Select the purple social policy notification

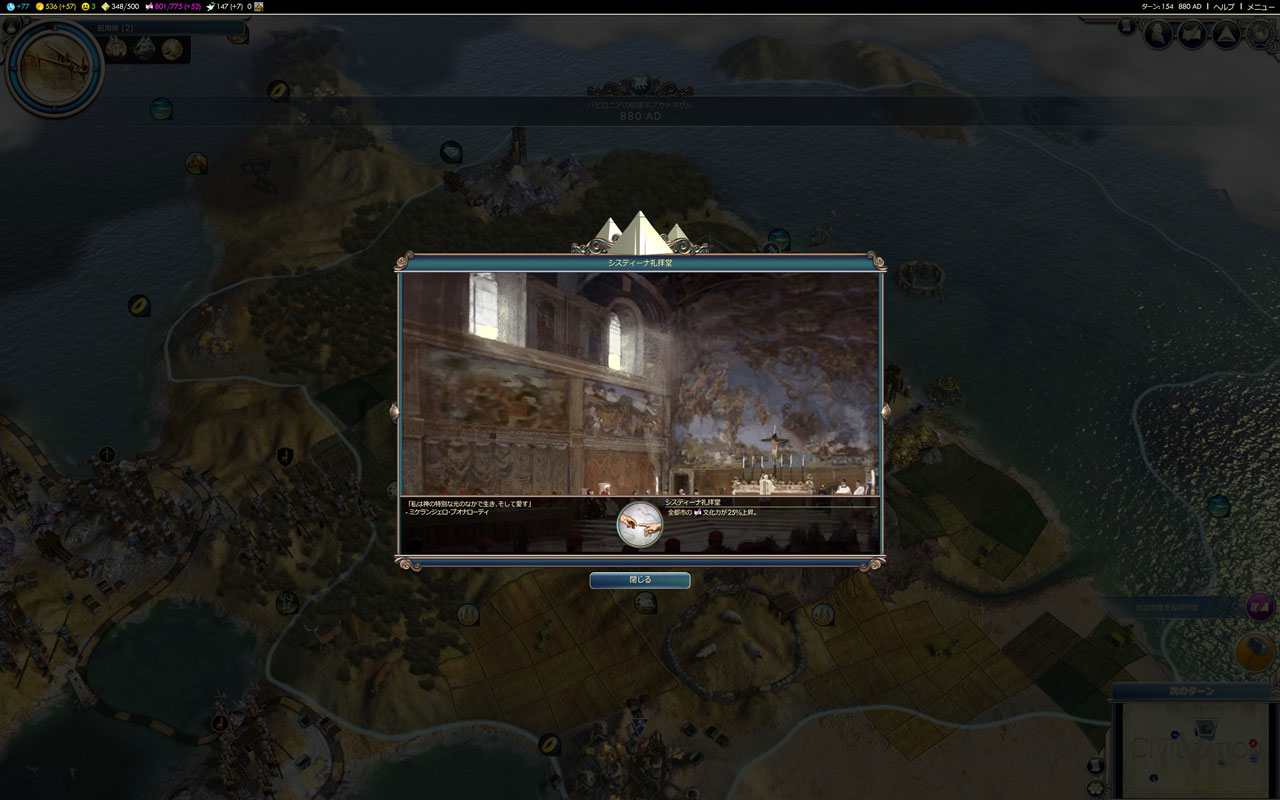[x=1259, y=606]
